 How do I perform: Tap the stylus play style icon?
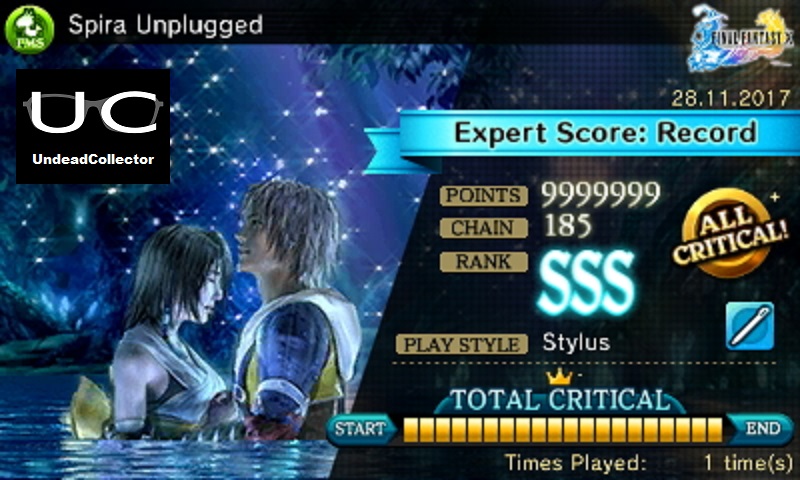pyautogui.click(x=750, y=327)
